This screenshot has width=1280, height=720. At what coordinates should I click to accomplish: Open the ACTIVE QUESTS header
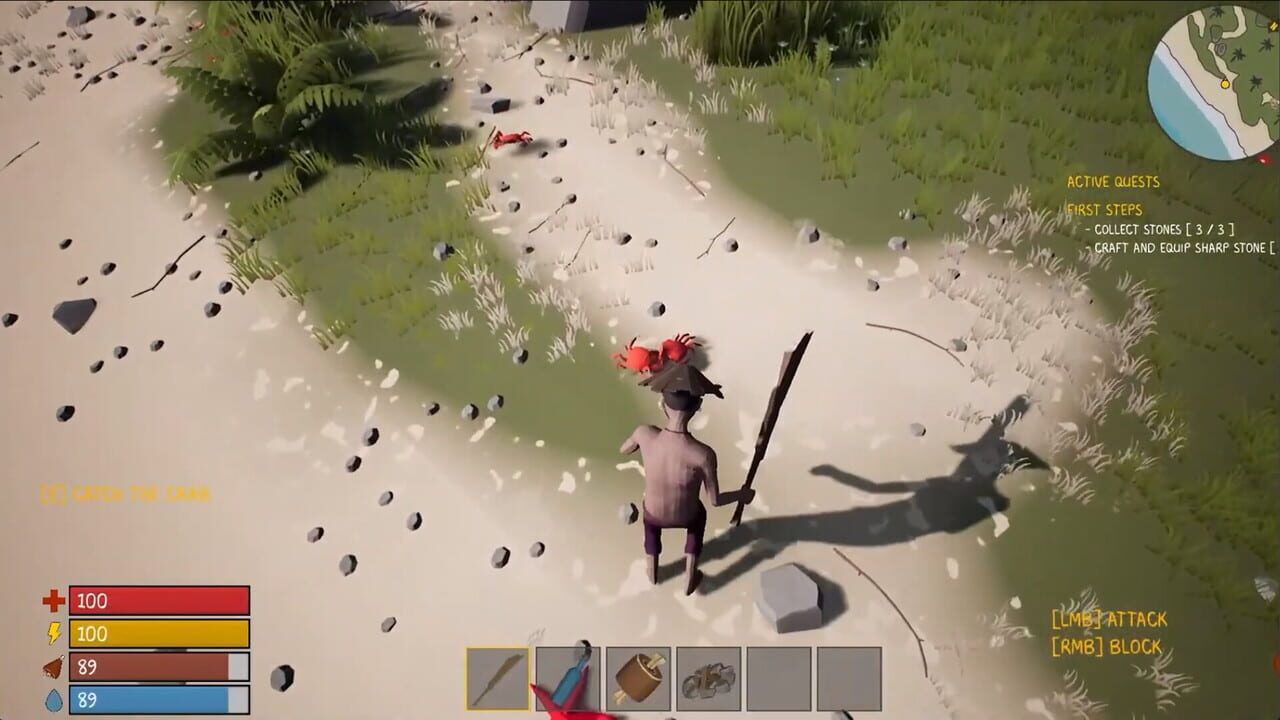1115,183
